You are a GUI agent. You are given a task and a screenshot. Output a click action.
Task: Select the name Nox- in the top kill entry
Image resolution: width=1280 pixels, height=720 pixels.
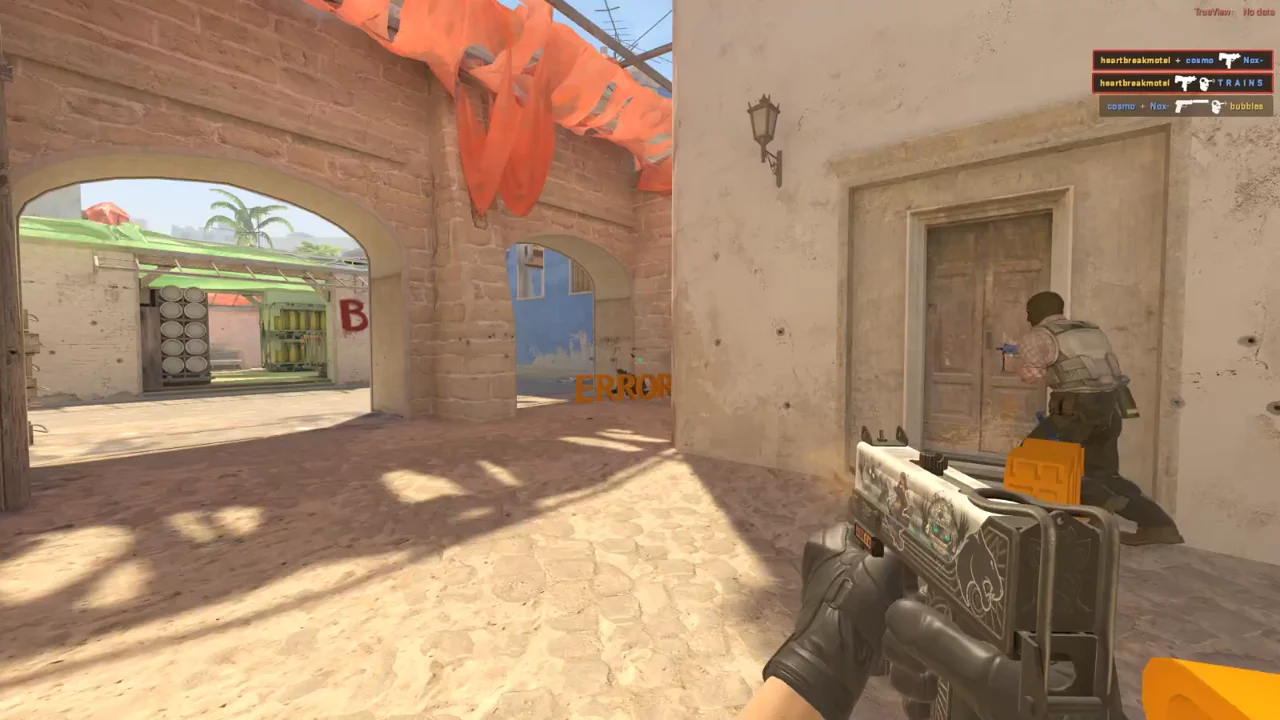pos(1253,60)
